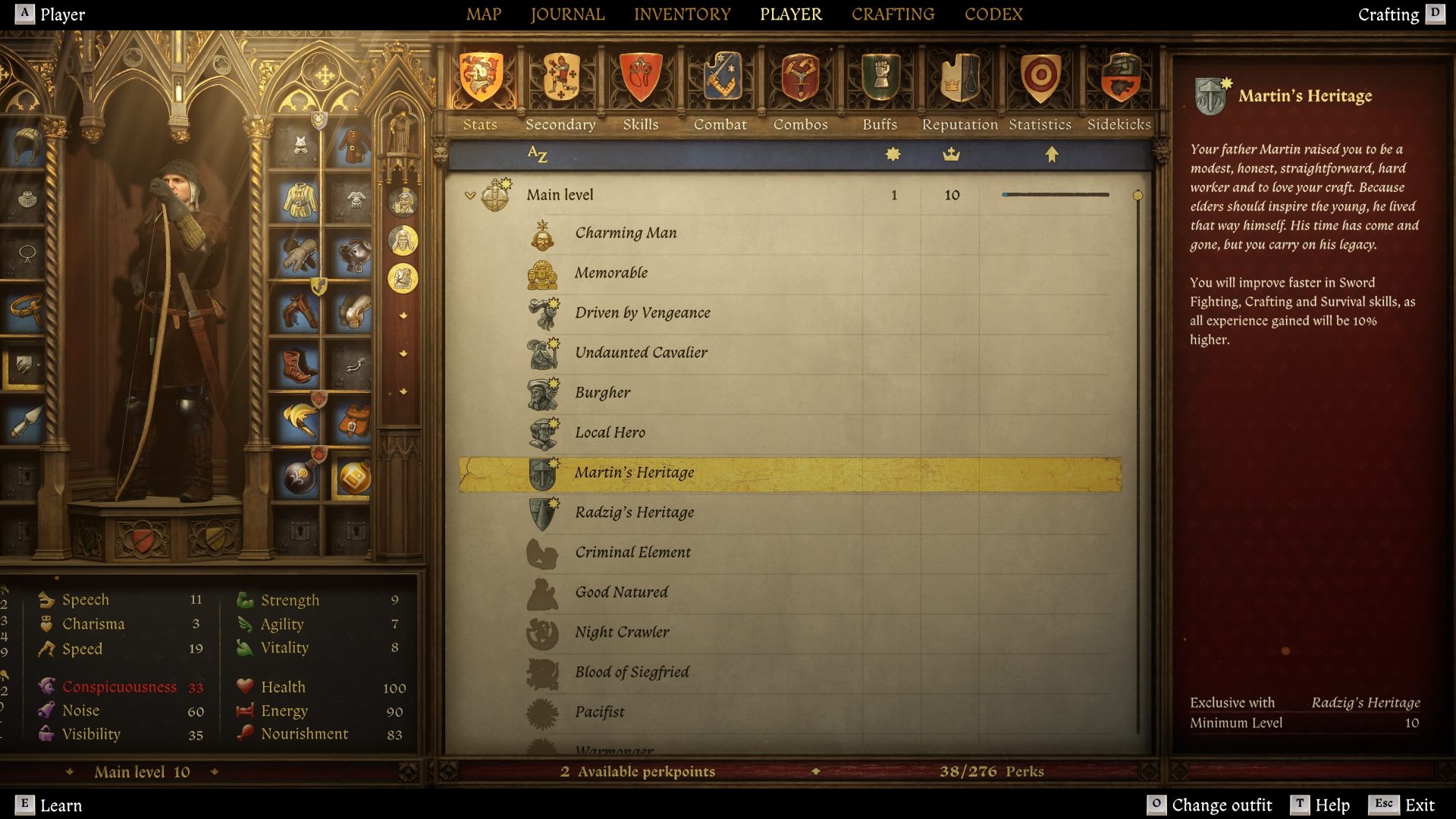Viewport: 1456px width, 819px height.
Task: Select the Radzig's Heritage perk icon
Action: coord(543,513)
